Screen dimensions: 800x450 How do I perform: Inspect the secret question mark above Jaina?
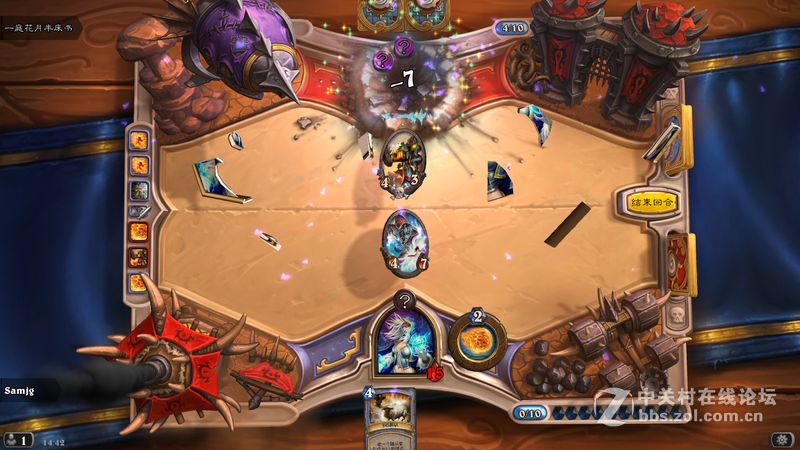coord(404,298)
